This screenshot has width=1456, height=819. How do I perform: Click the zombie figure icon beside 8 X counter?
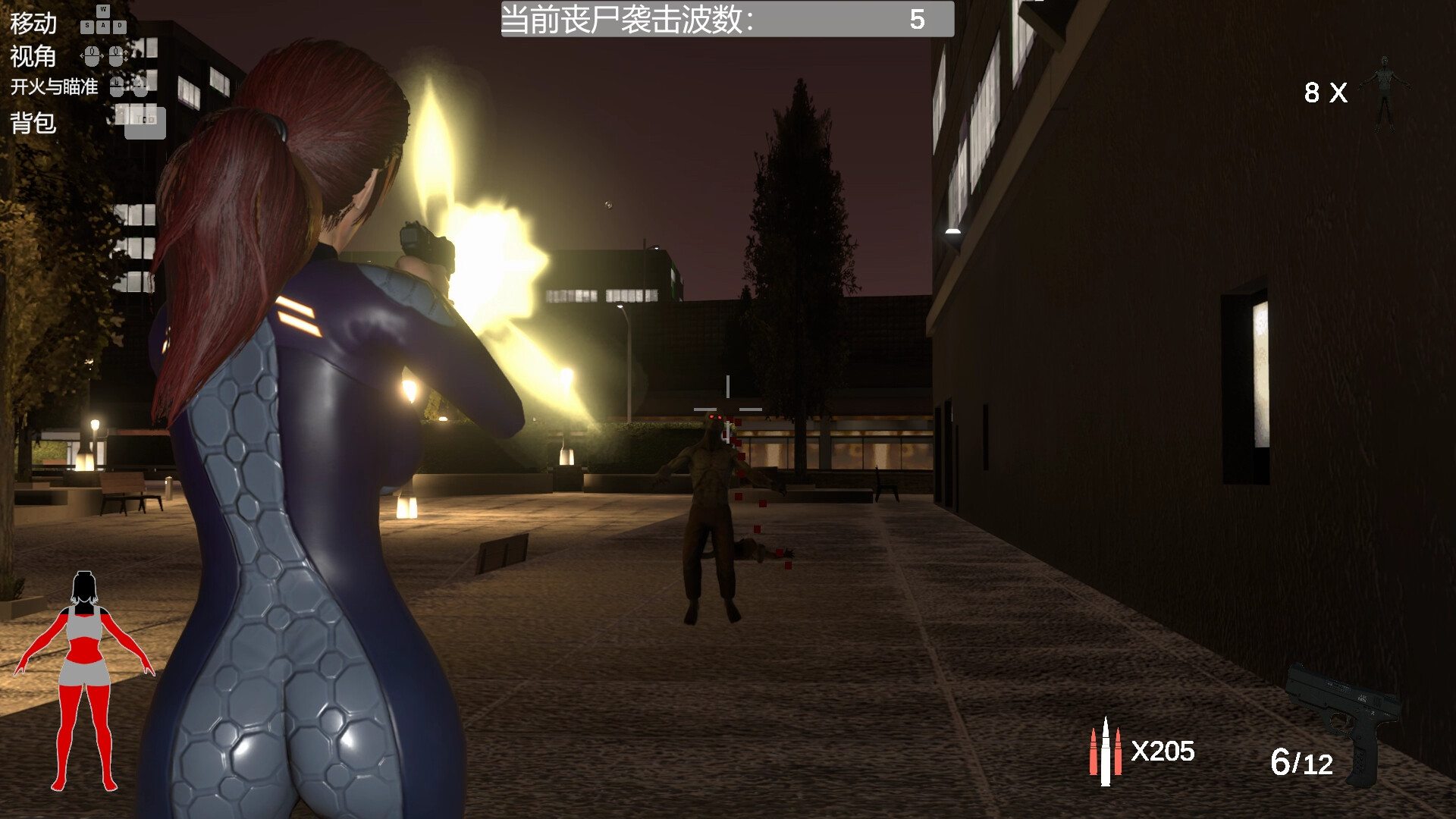click(1385, 91)
